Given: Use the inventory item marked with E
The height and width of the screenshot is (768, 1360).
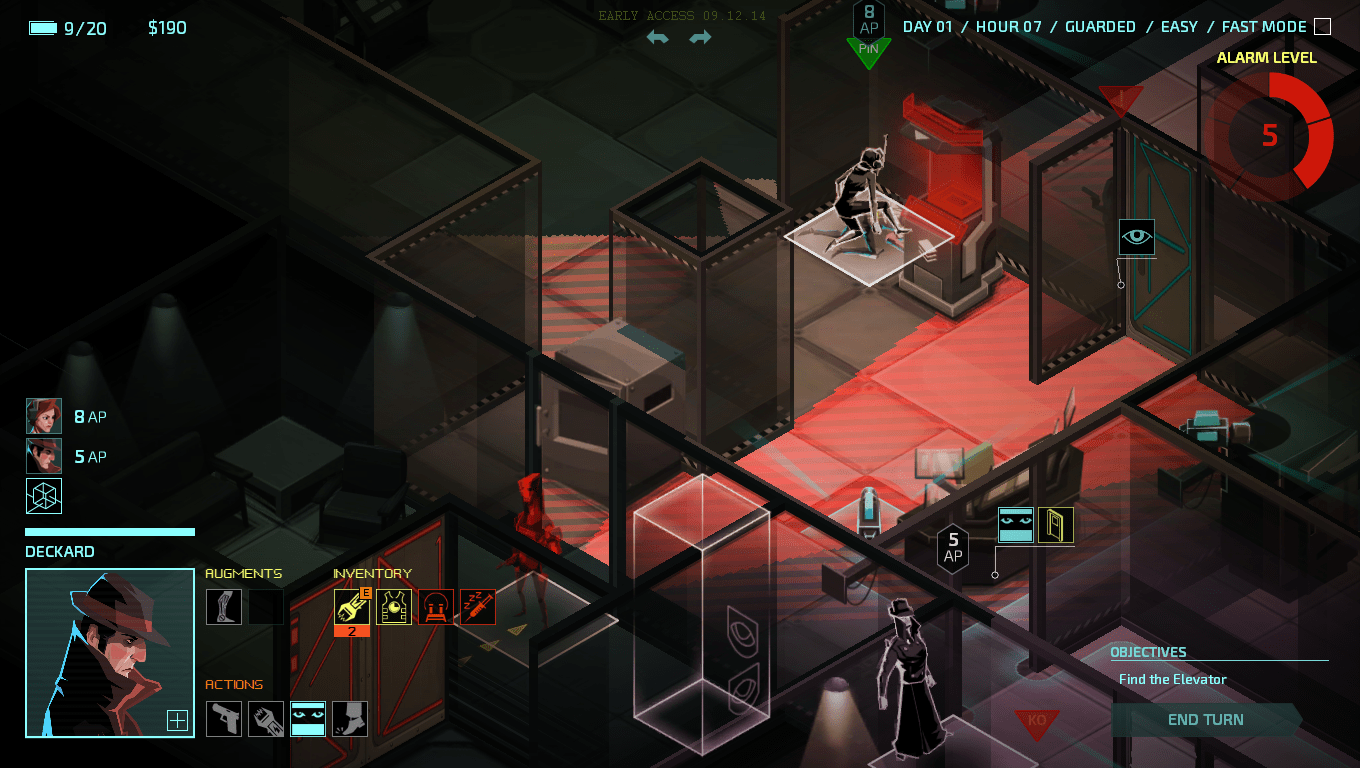Looking at the screenshot, I should tap(351, 606).
